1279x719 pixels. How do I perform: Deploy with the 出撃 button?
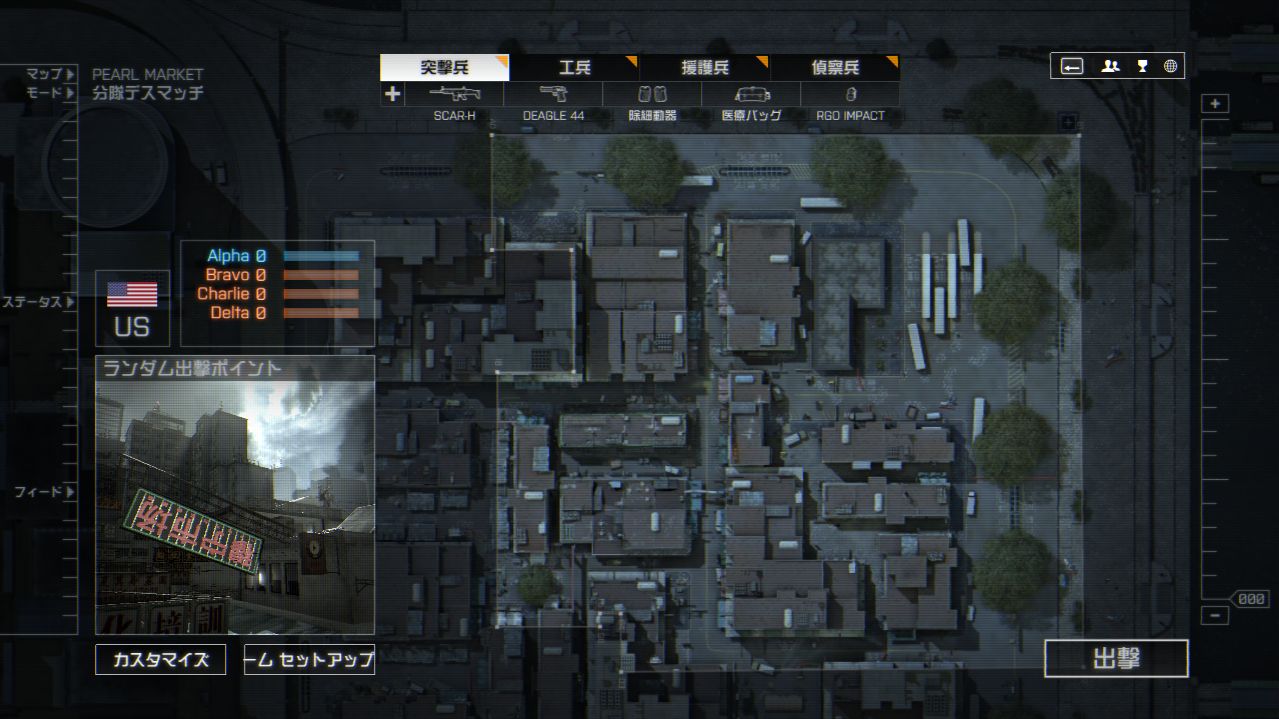coord(1116,658)
